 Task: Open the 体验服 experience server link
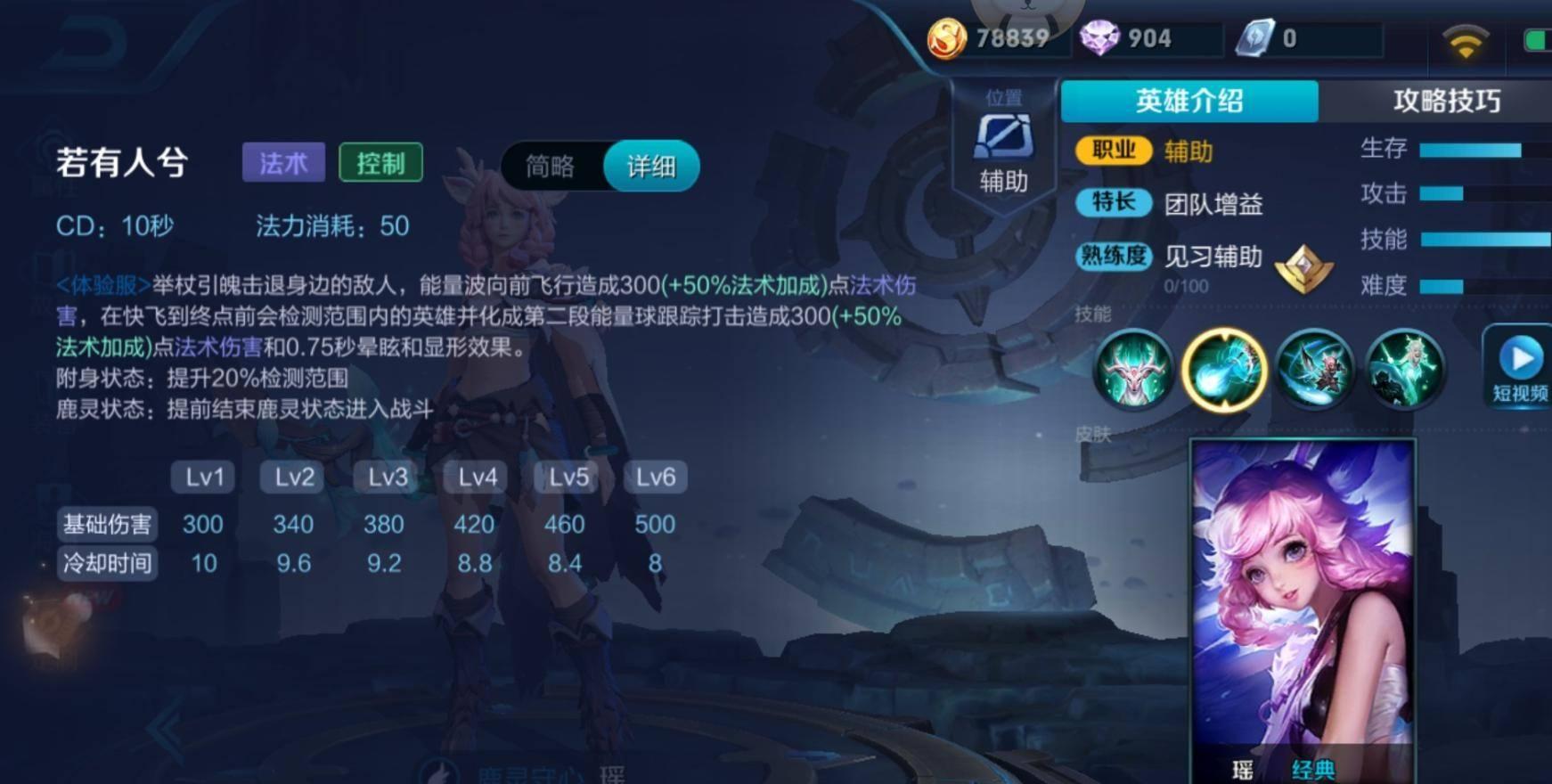point(101,283)
